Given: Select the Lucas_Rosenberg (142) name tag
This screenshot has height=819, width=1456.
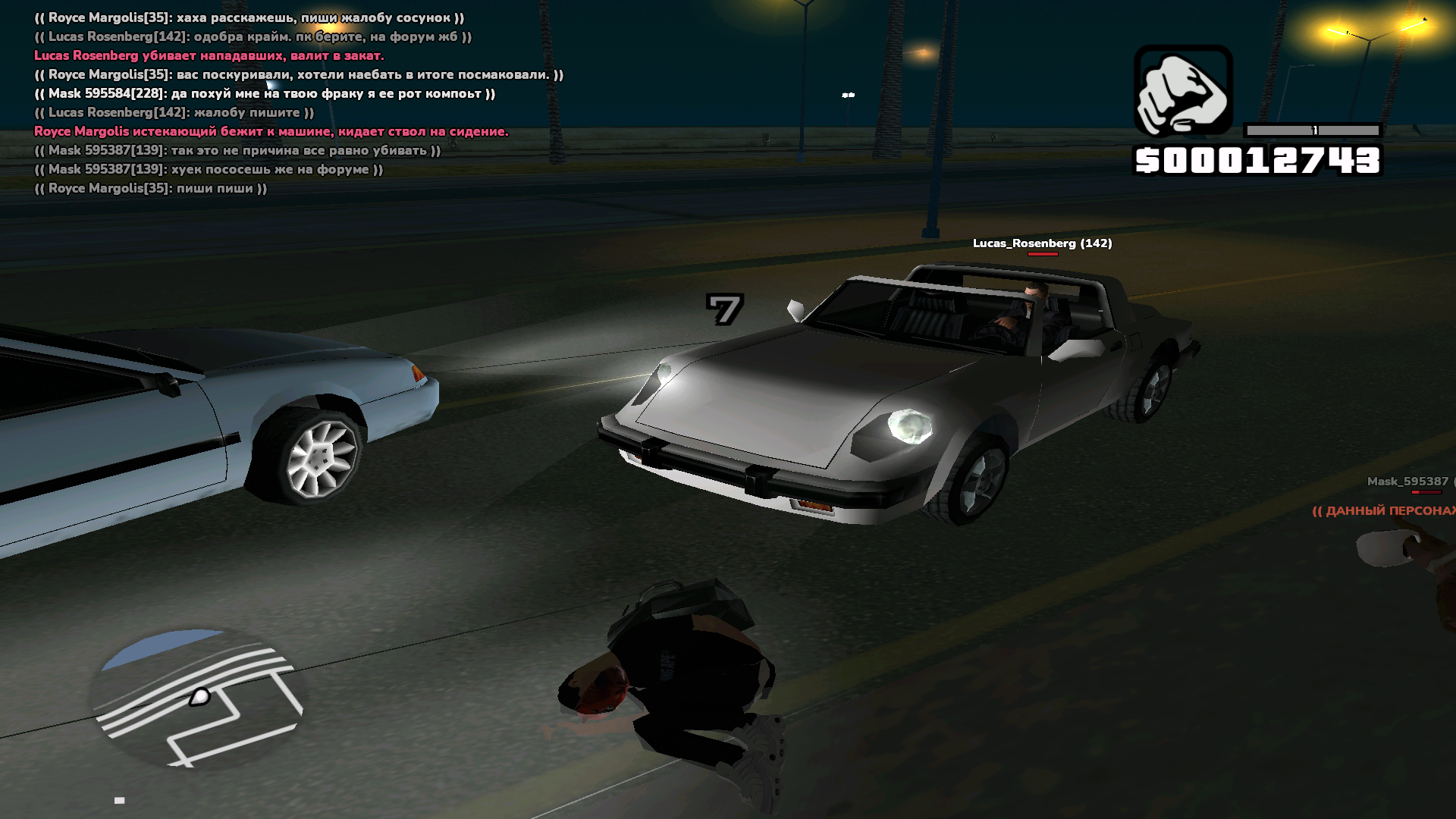Looking at the screenshot, I should pos(1042,243).
